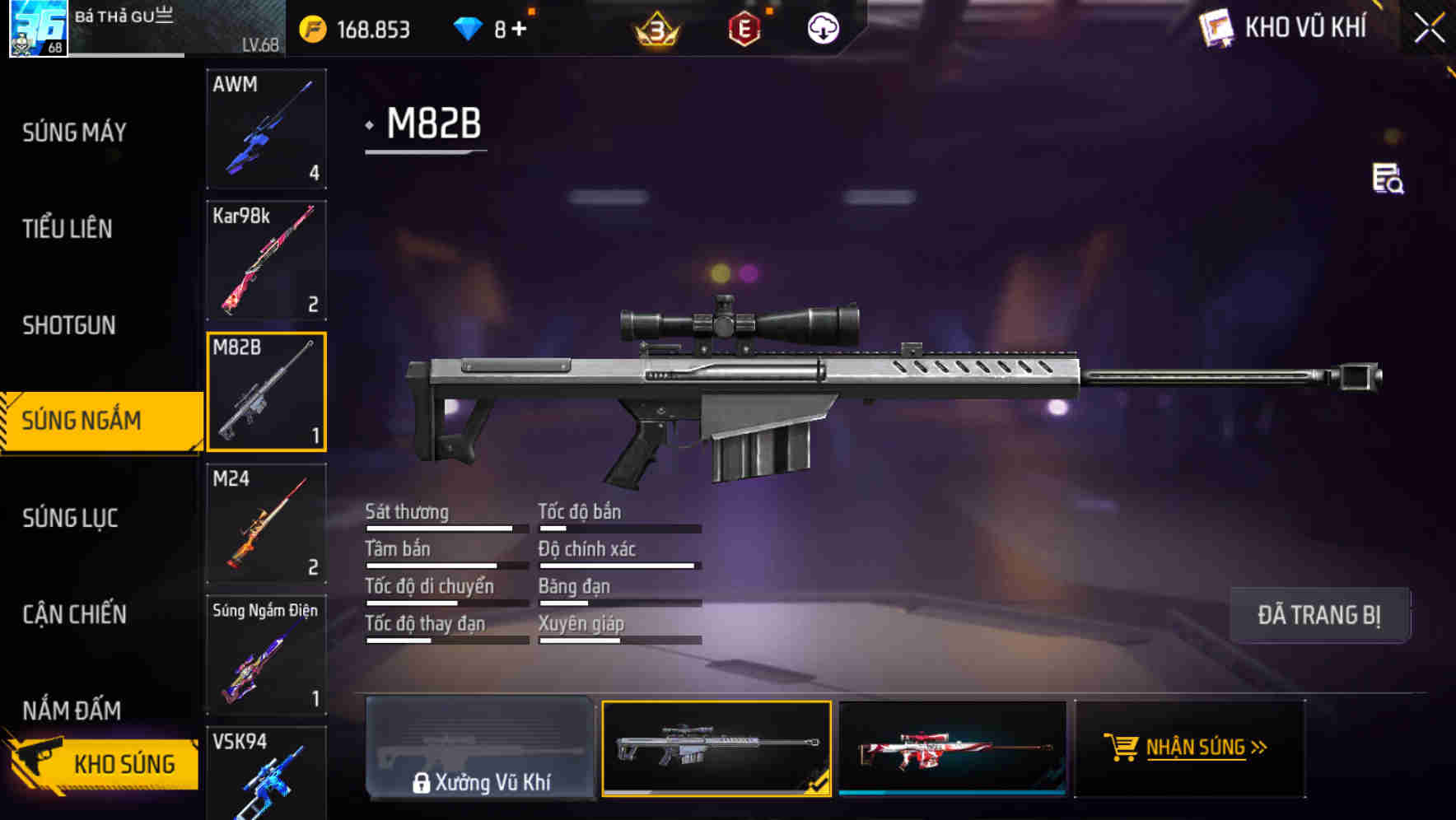The height and width of the screenshot is (820, 1456).
Task: Open the red E badge icon
Action: click(745, 29)
